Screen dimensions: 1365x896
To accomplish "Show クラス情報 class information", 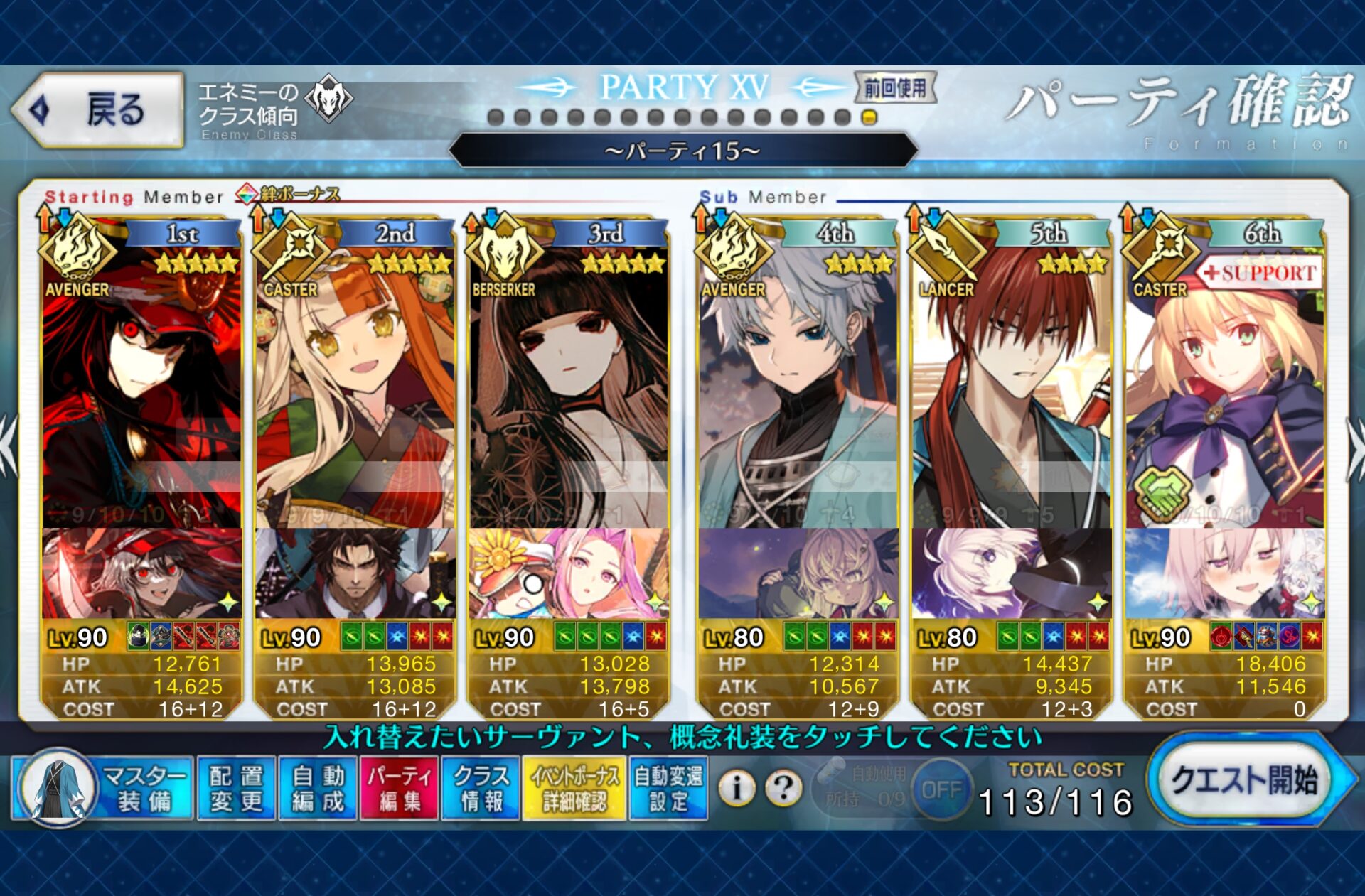I will point(481,789).
